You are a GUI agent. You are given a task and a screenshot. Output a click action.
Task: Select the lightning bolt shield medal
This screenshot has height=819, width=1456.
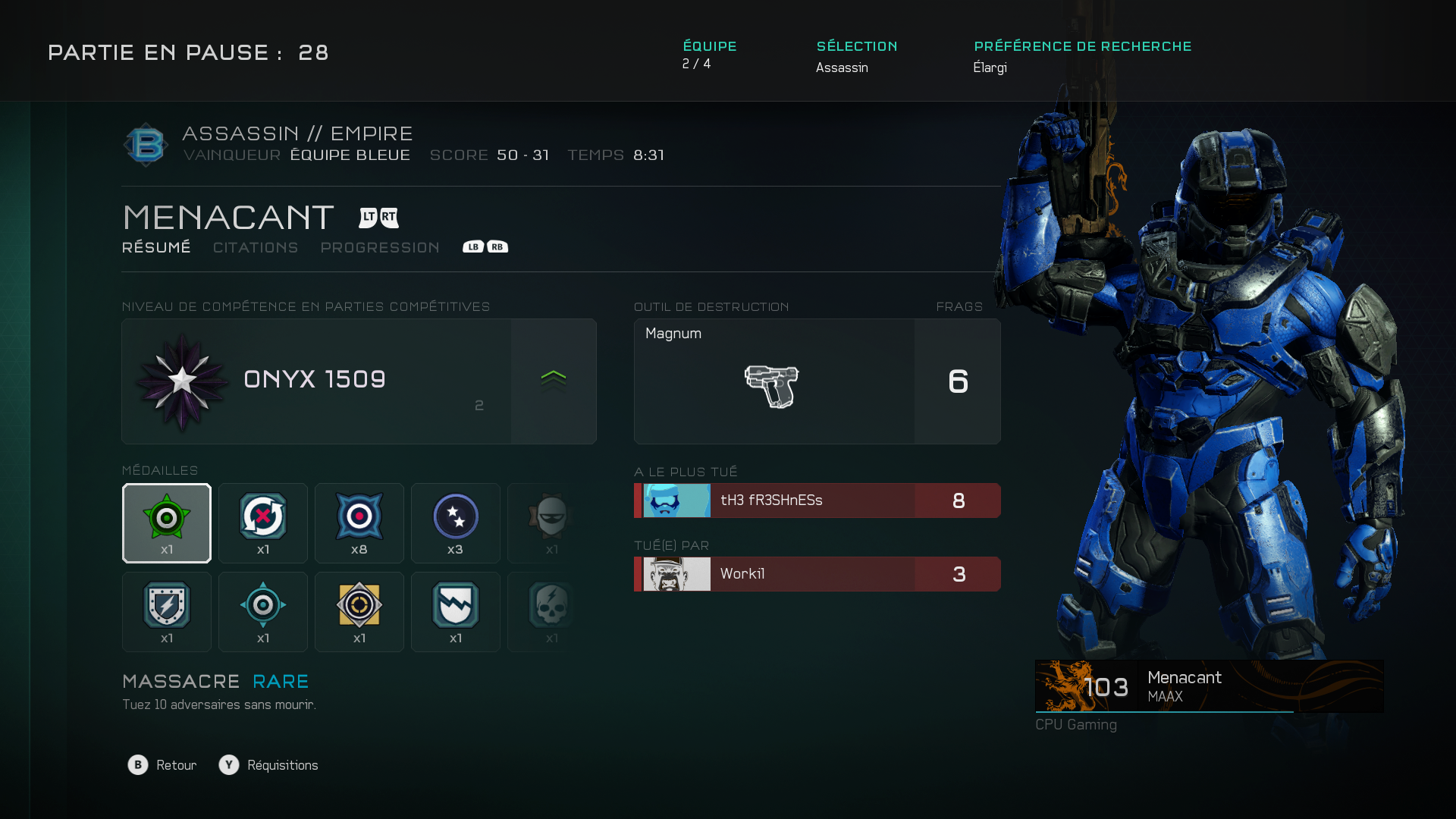point(167,612)
